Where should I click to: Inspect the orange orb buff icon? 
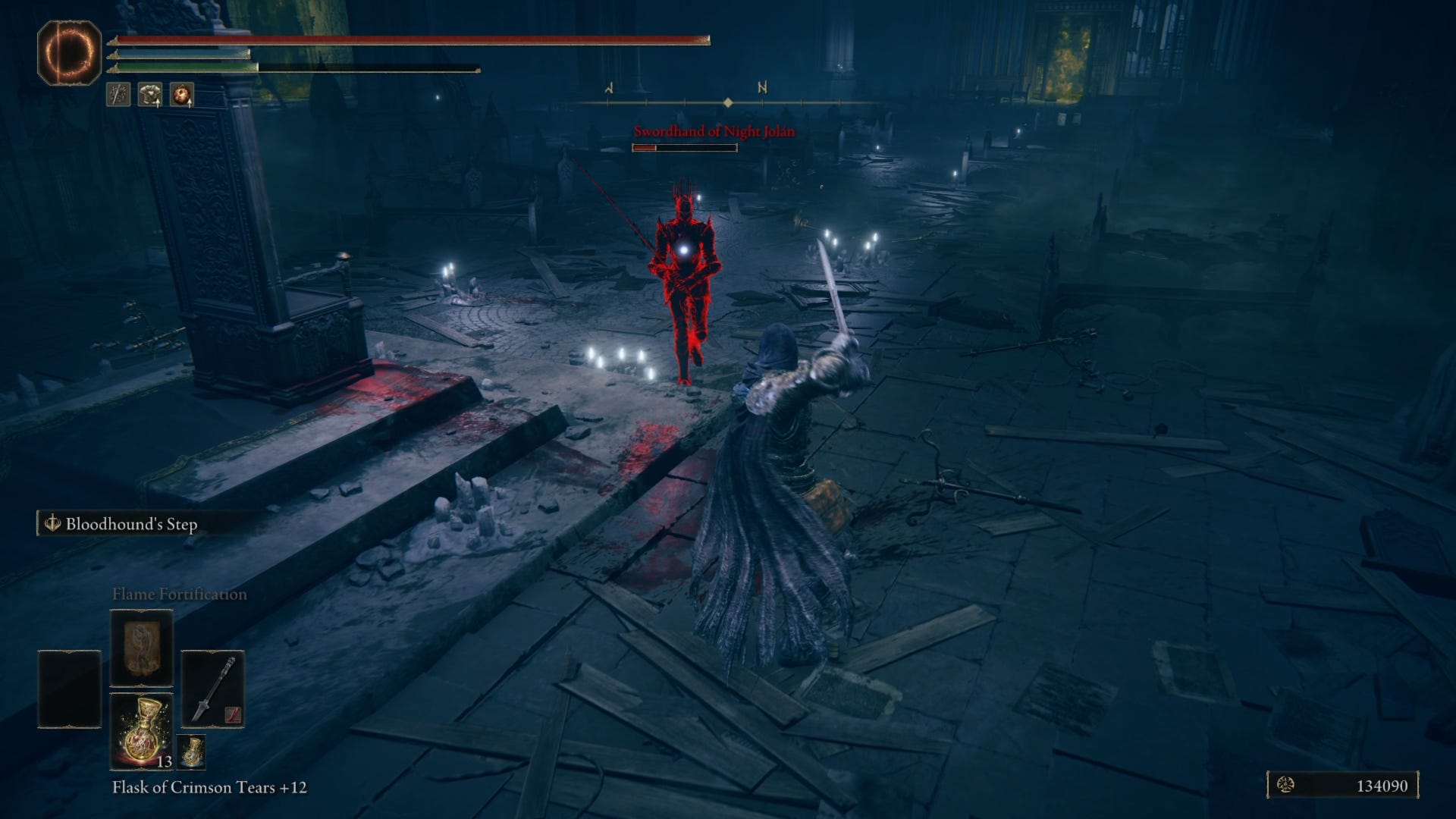click(182, 95)
